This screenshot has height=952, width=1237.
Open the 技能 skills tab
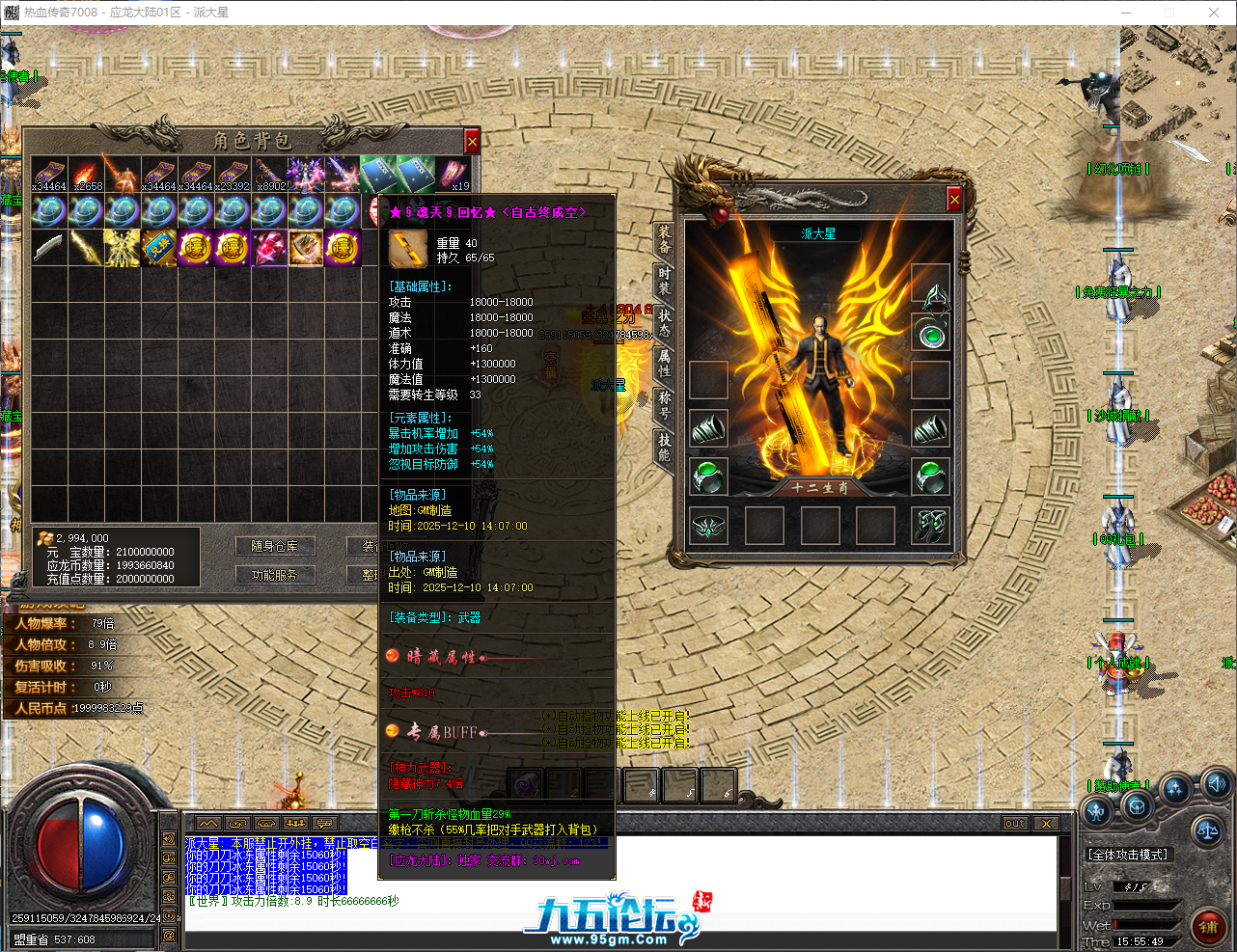point(664,447)
